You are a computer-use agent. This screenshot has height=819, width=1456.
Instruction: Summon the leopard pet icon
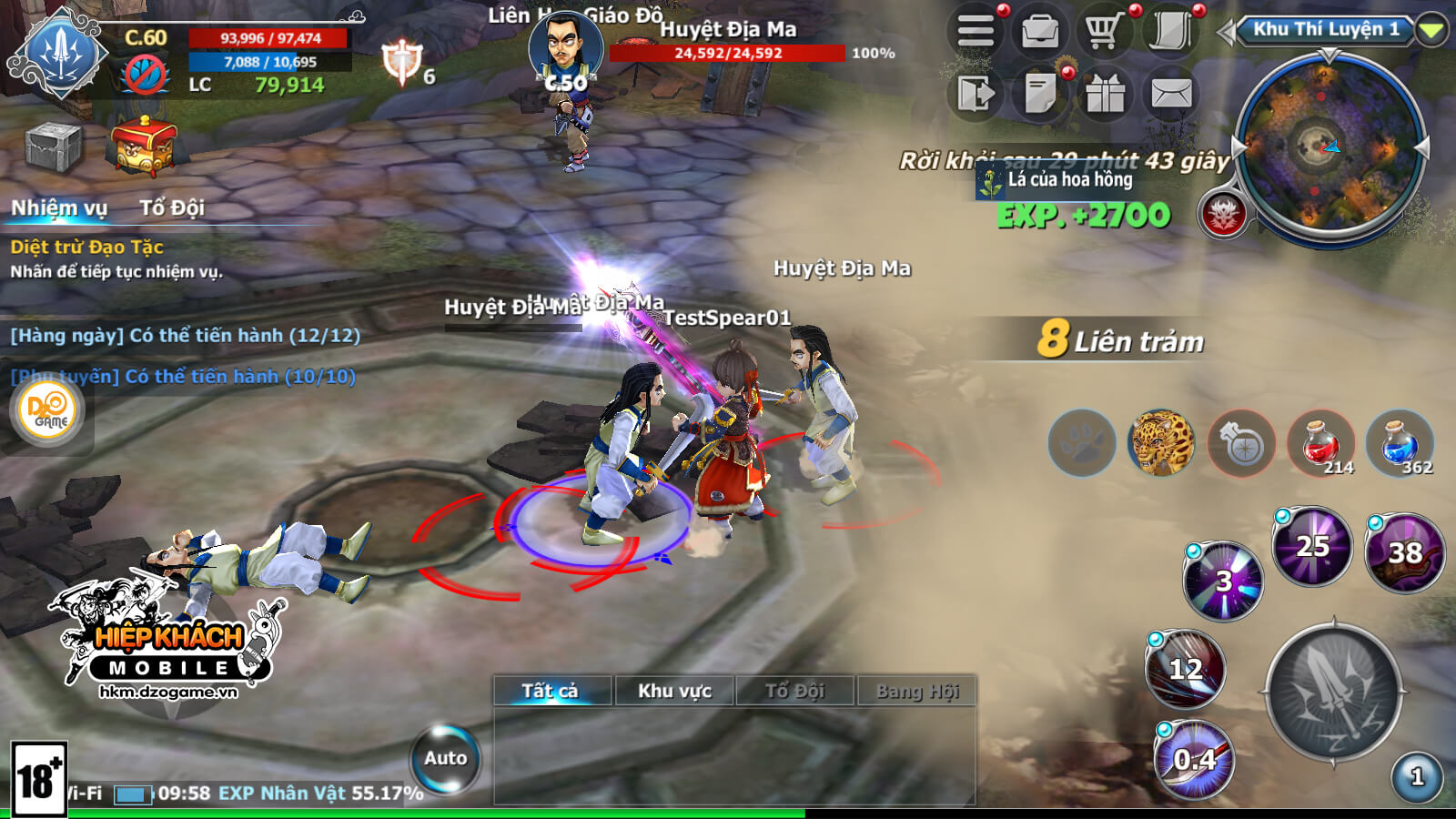1161,443
